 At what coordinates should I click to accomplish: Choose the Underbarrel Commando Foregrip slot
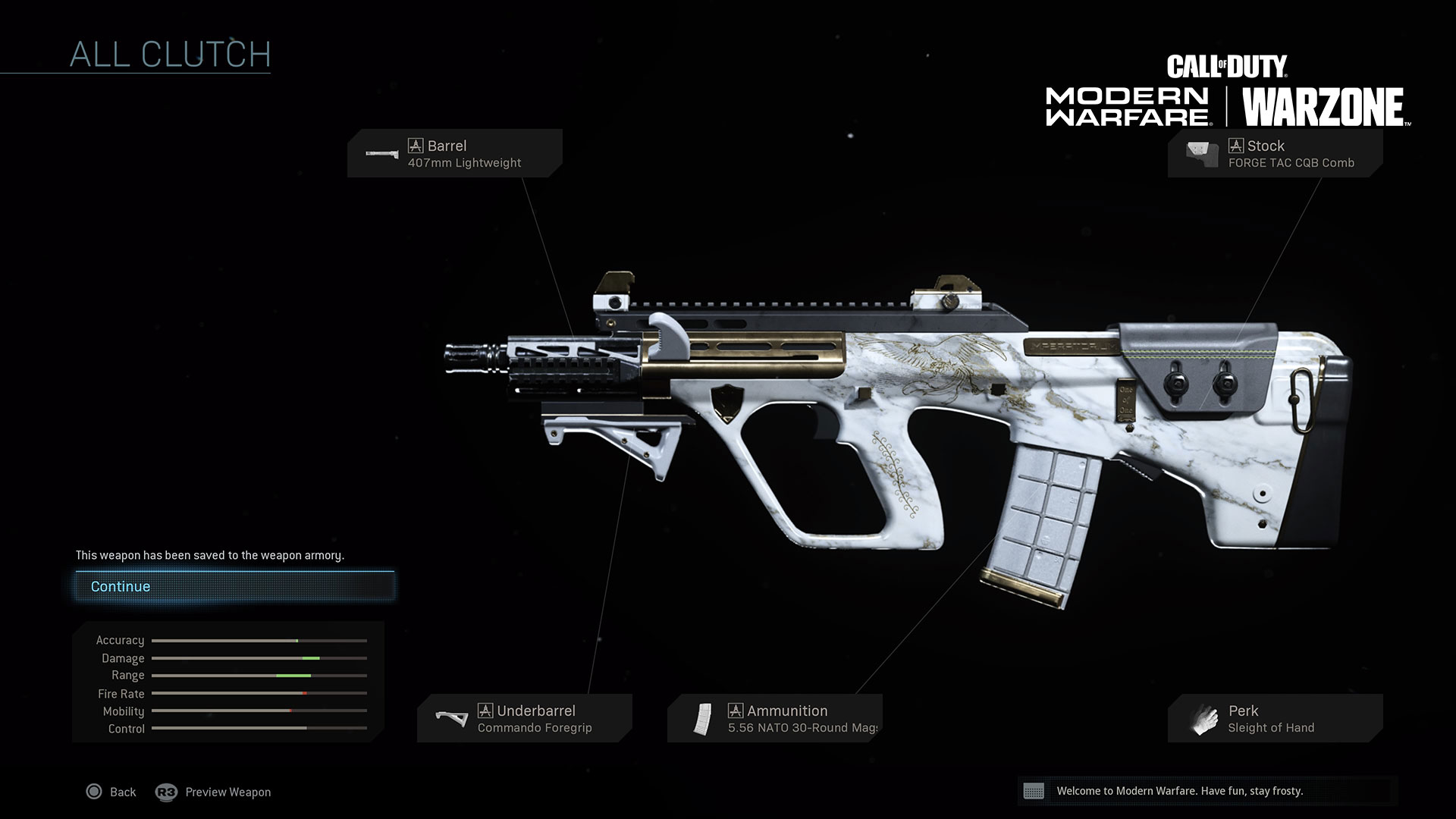pos(524,718)
